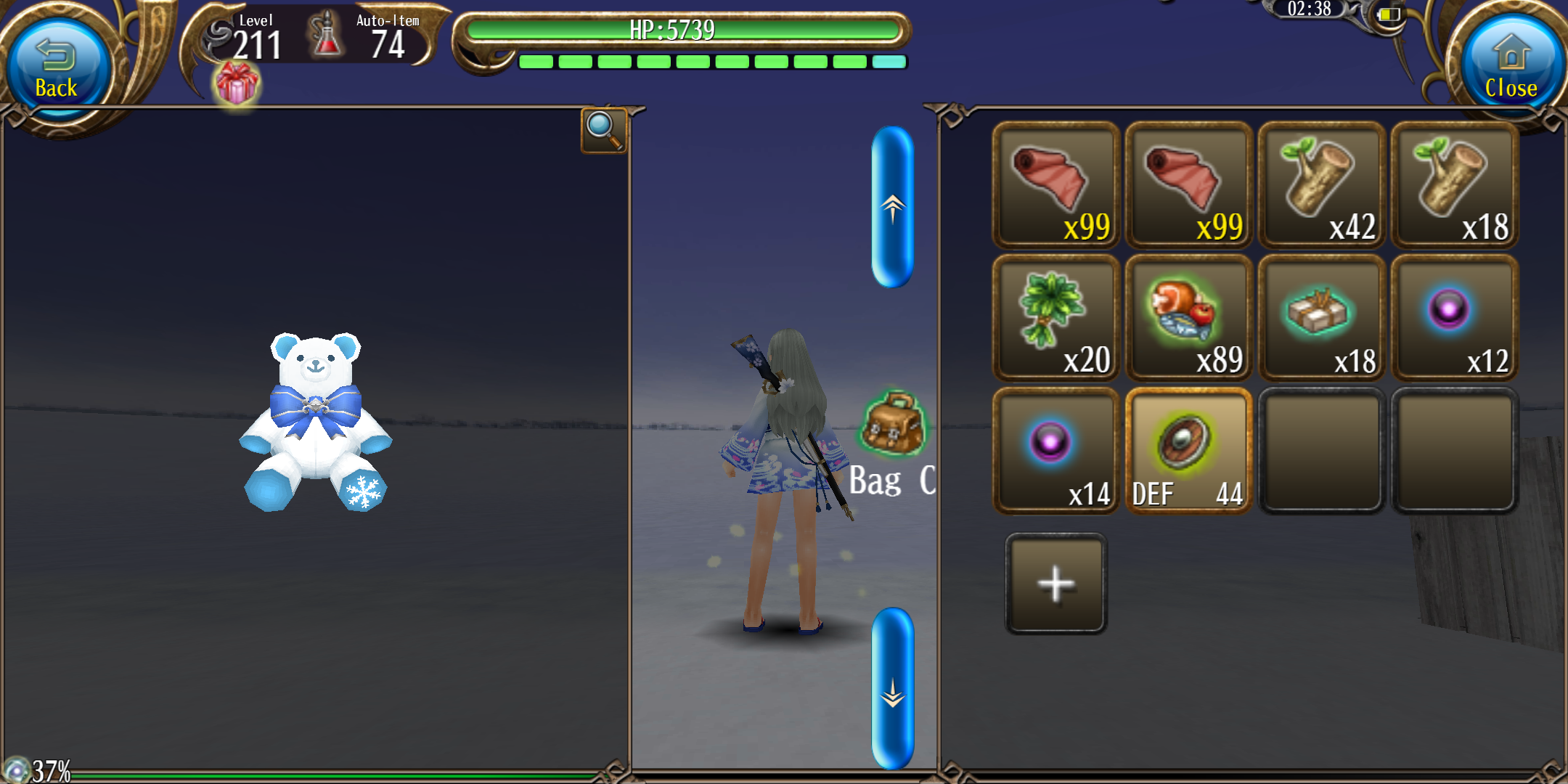Close the menu with the Close button
The height and width of the screenshot is (784, 1568).
click(1511, 68)
